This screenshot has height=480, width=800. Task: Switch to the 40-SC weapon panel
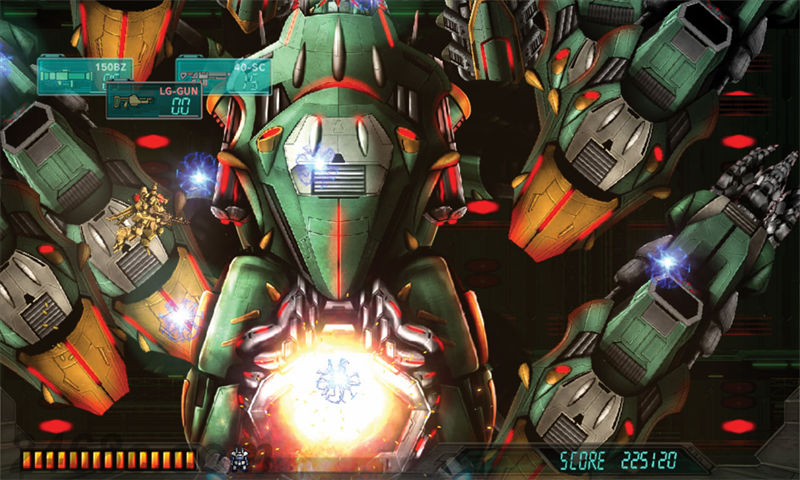[x=224, y=75]
